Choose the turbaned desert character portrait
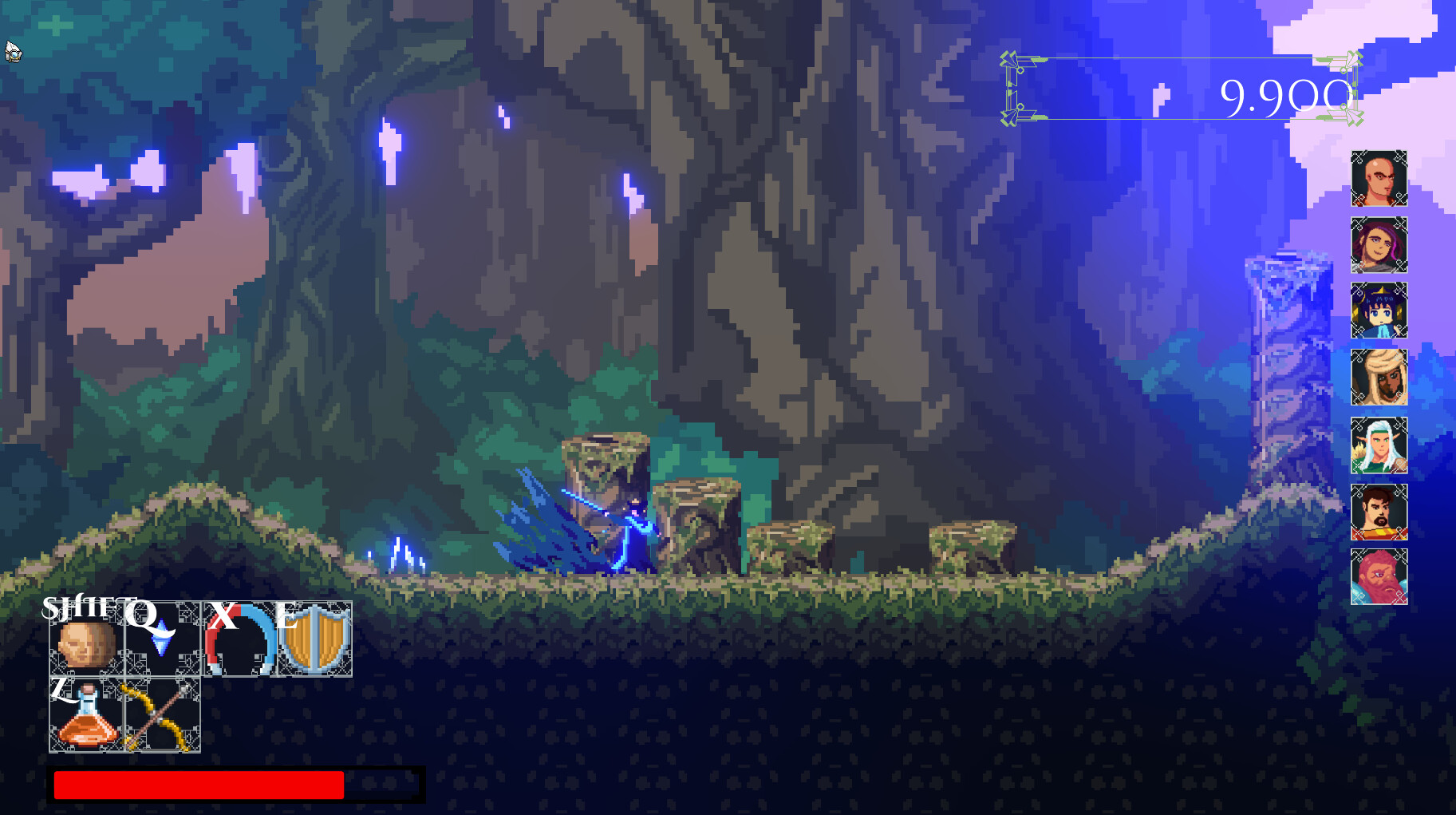 [1379, 377]
